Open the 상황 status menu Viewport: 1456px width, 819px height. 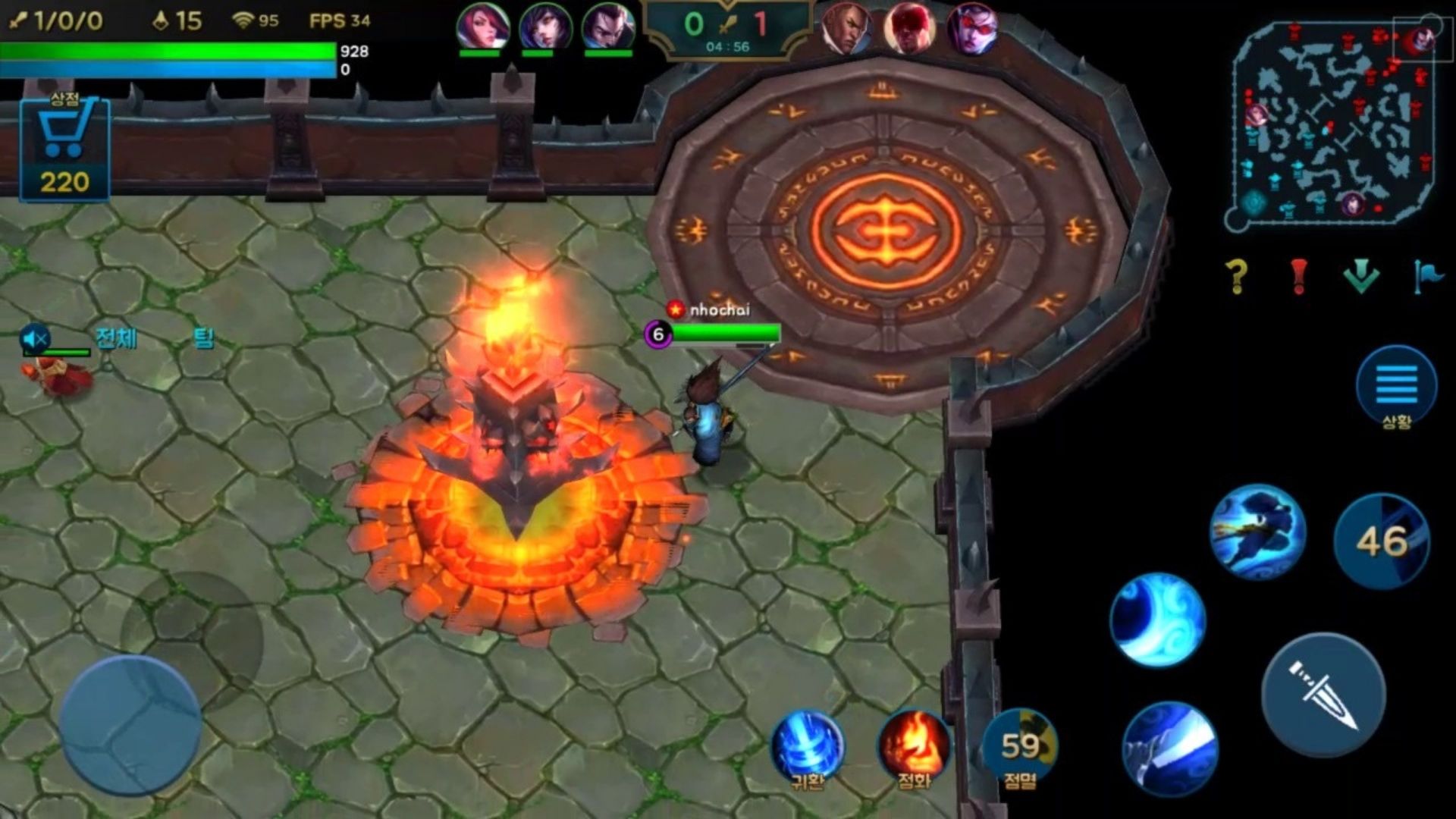(x=1396, y=387)
